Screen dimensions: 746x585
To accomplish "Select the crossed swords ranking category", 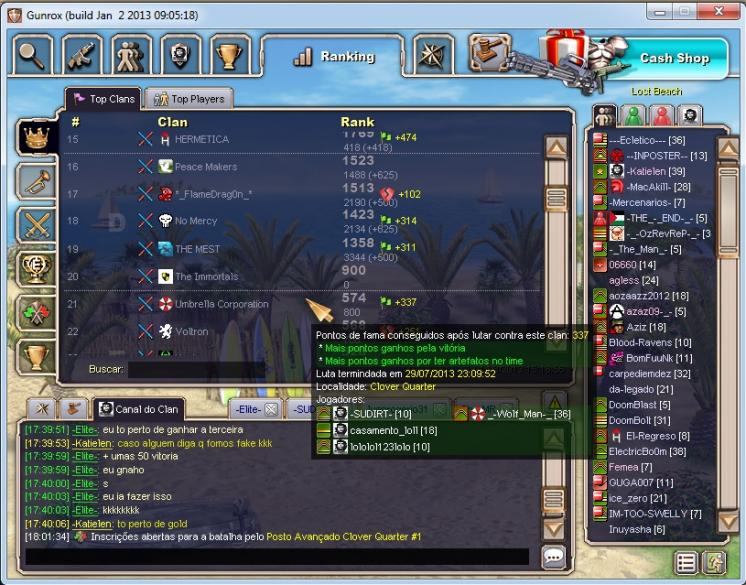I will [37, 224].
